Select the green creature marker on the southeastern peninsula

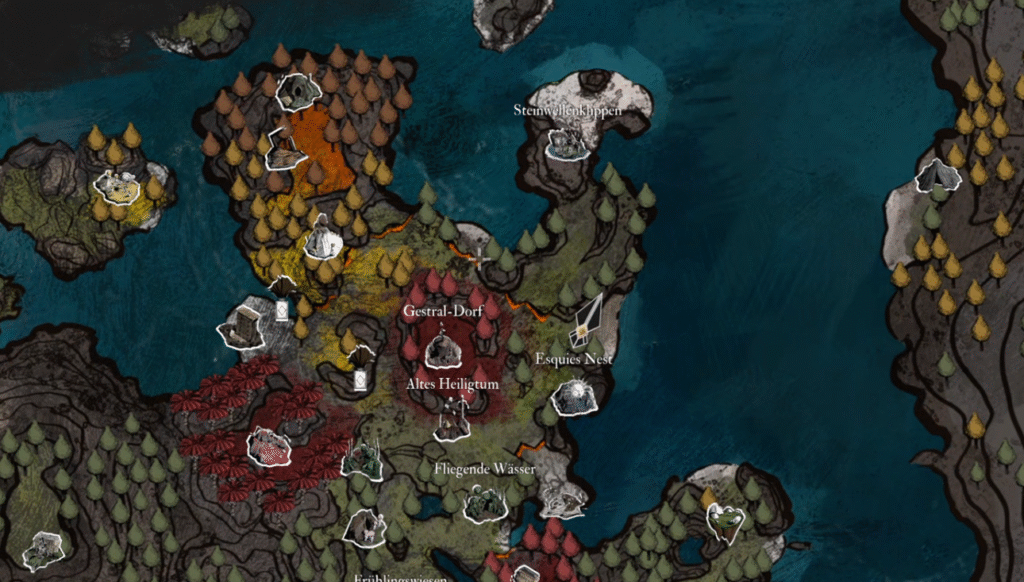pos(725,519)
